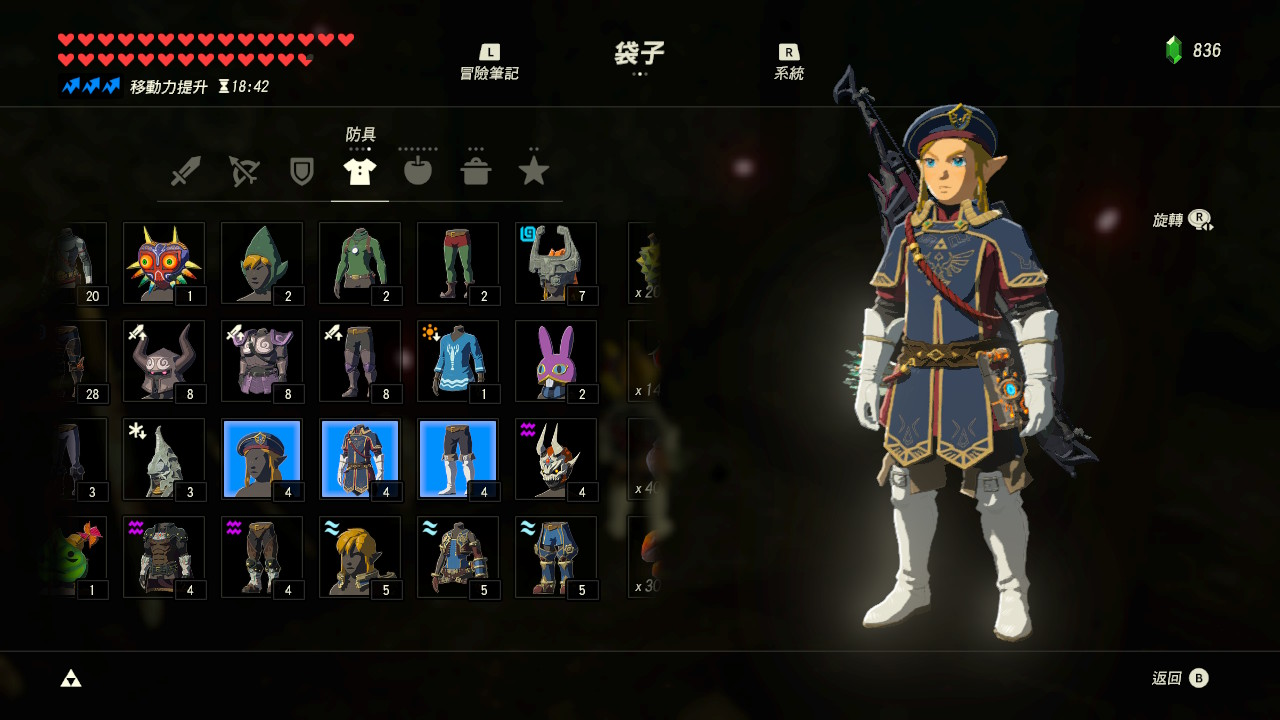Click the rupee counter showing 836

[x=1196, y=45]
